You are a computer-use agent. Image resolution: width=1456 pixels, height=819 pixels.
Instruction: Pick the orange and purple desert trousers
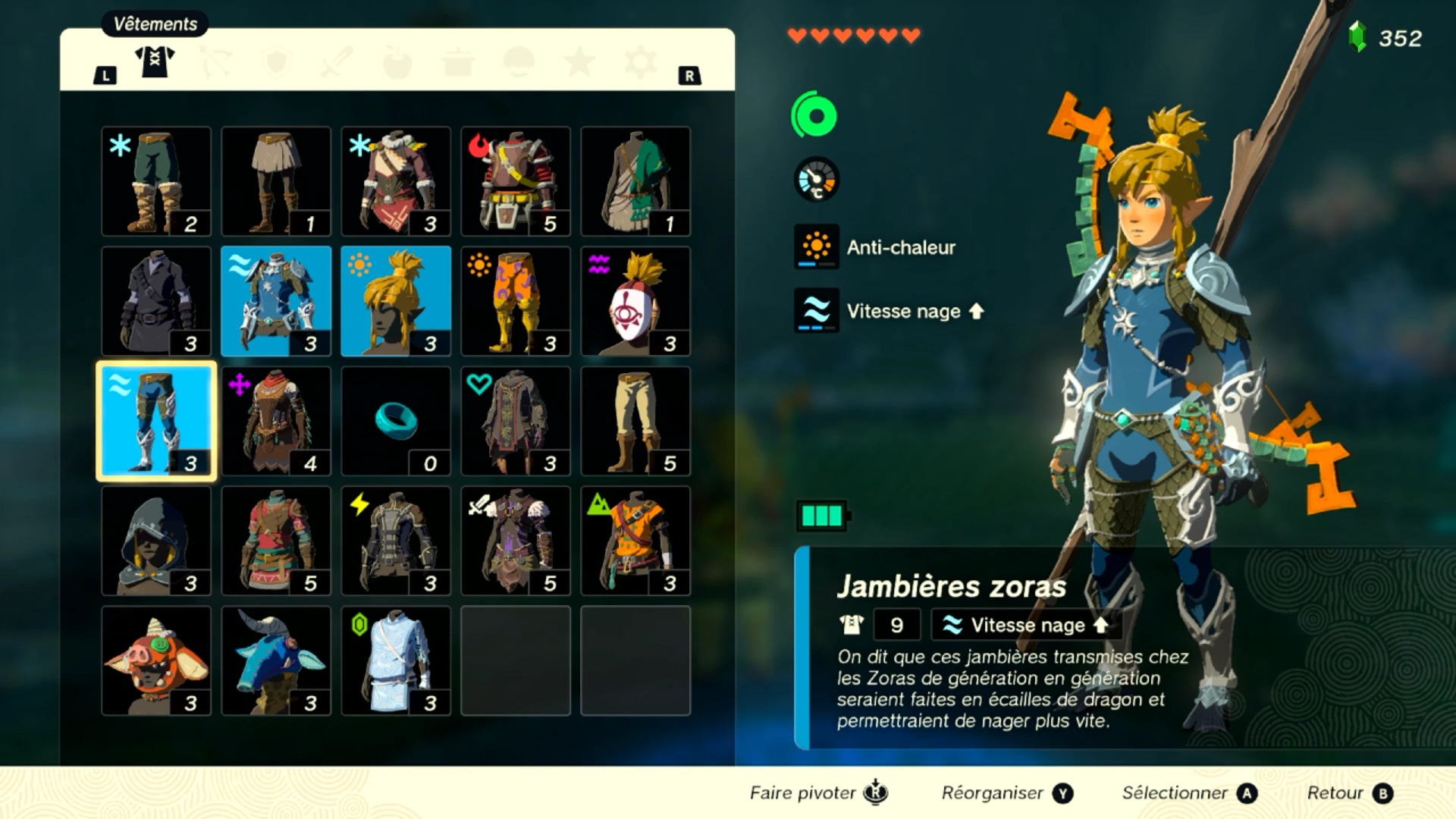click(516, 302)
